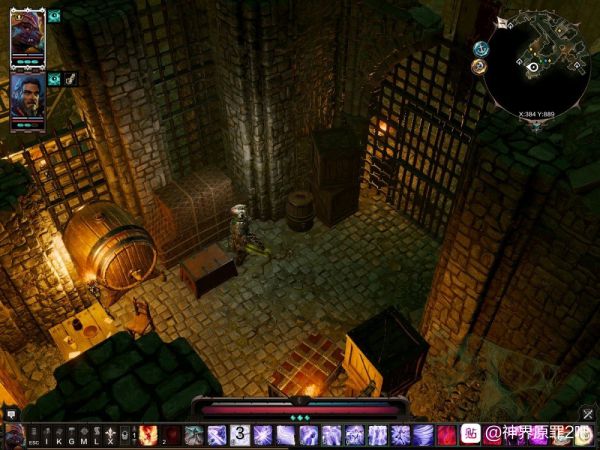Viewport: 600px width, 450px height.
Task: Click the hotbar button labeled M
Action: 84,436
